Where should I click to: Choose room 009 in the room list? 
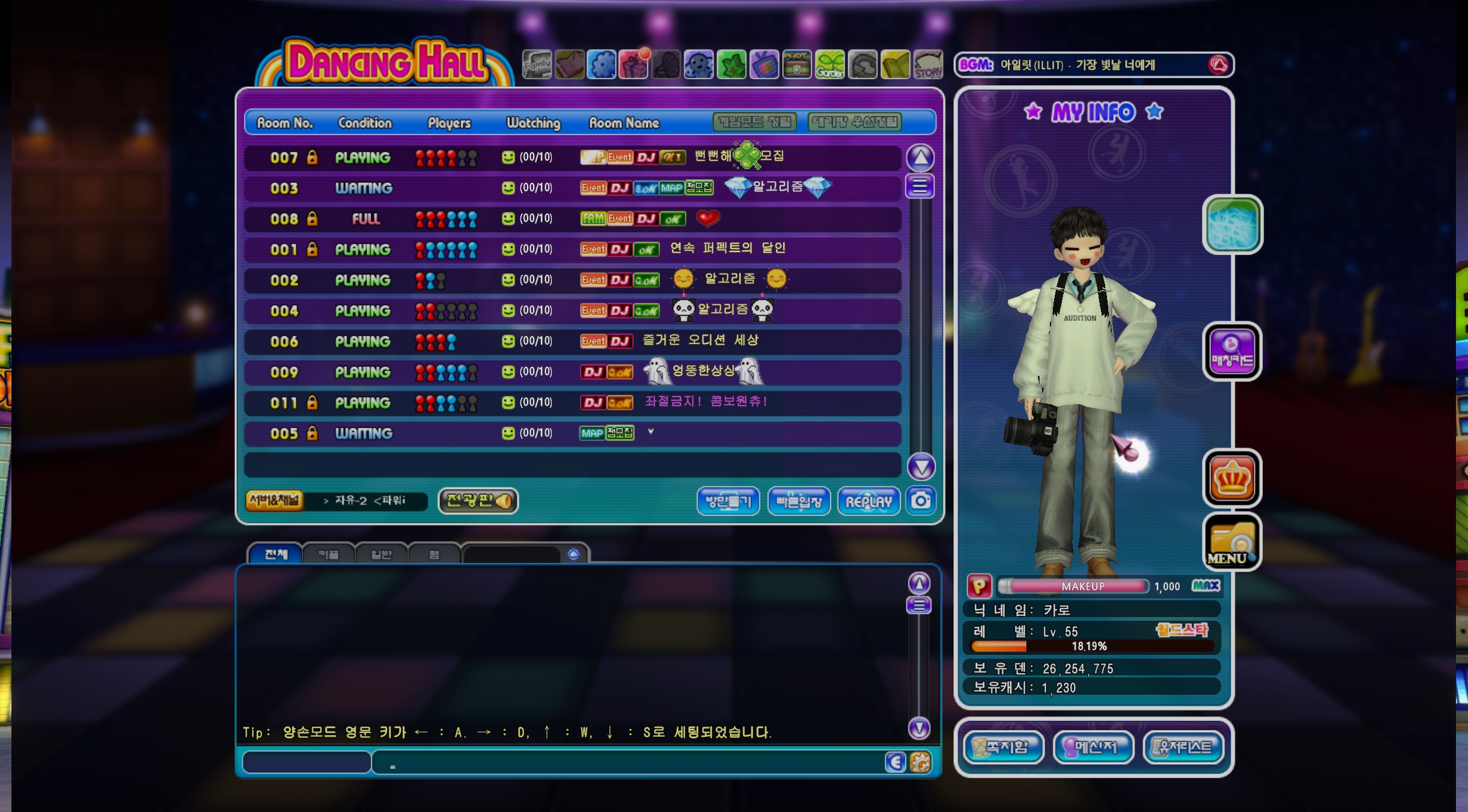coord(572,372)
